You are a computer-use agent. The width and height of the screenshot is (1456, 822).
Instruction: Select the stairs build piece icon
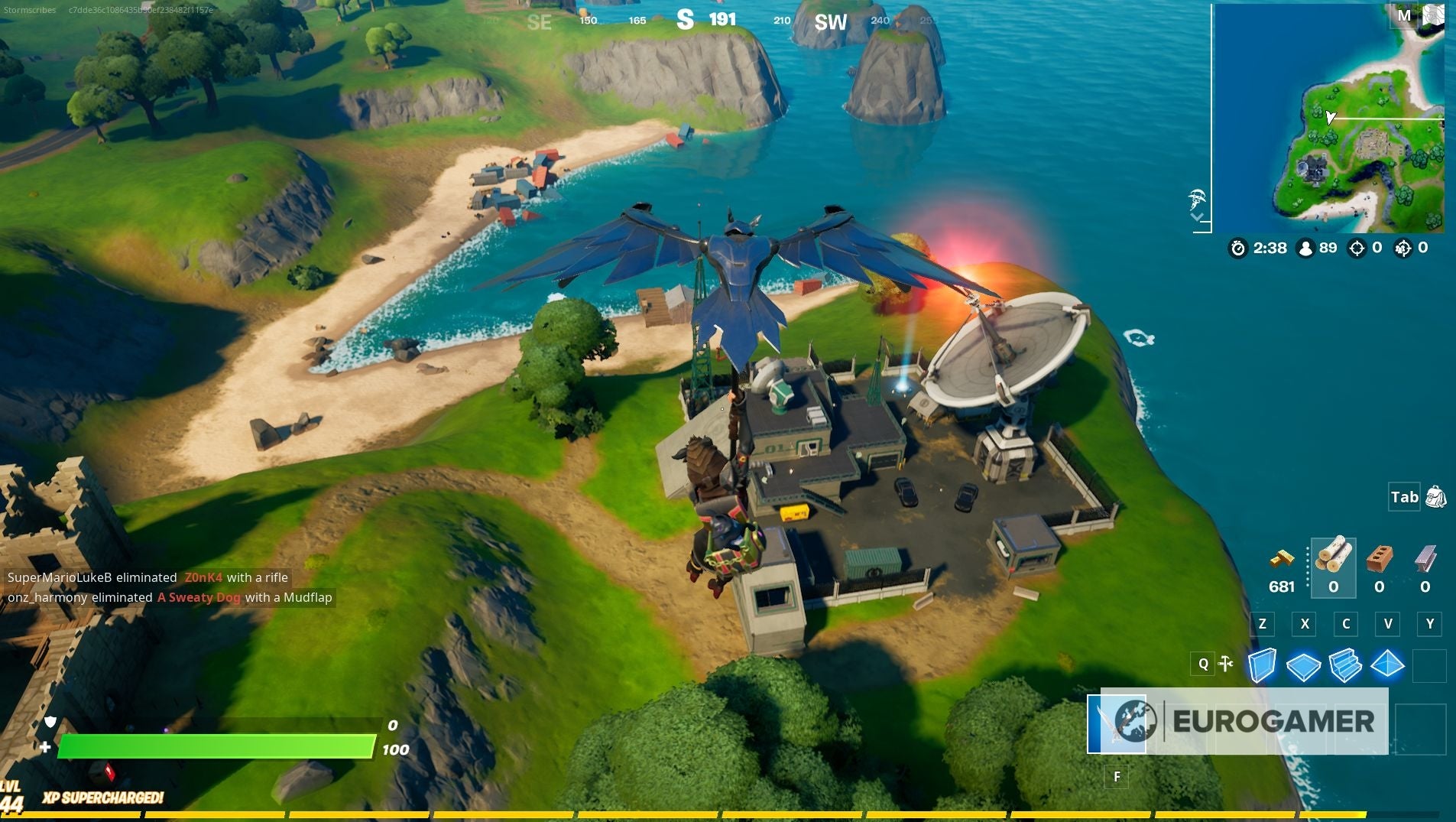(x=1347, y=664)
